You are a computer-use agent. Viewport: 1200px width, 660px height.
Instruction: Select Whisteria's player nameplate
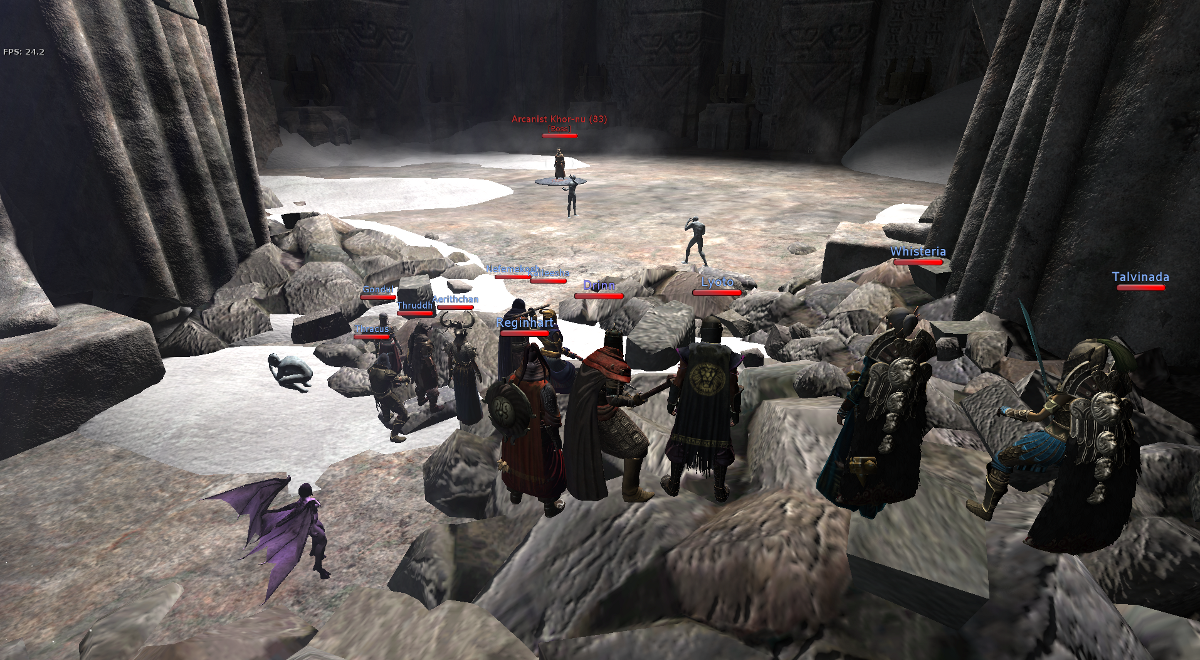(x=918, y=252)
